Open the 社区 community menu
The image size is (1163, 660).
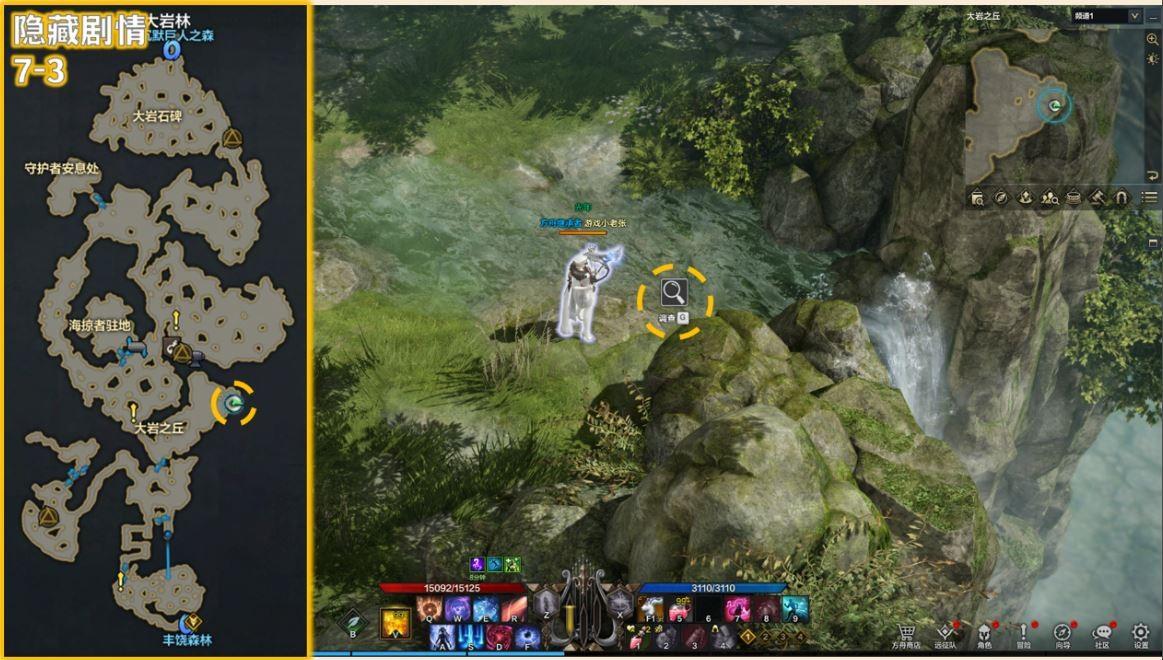pyautogui.click(x=1102, y=634)
